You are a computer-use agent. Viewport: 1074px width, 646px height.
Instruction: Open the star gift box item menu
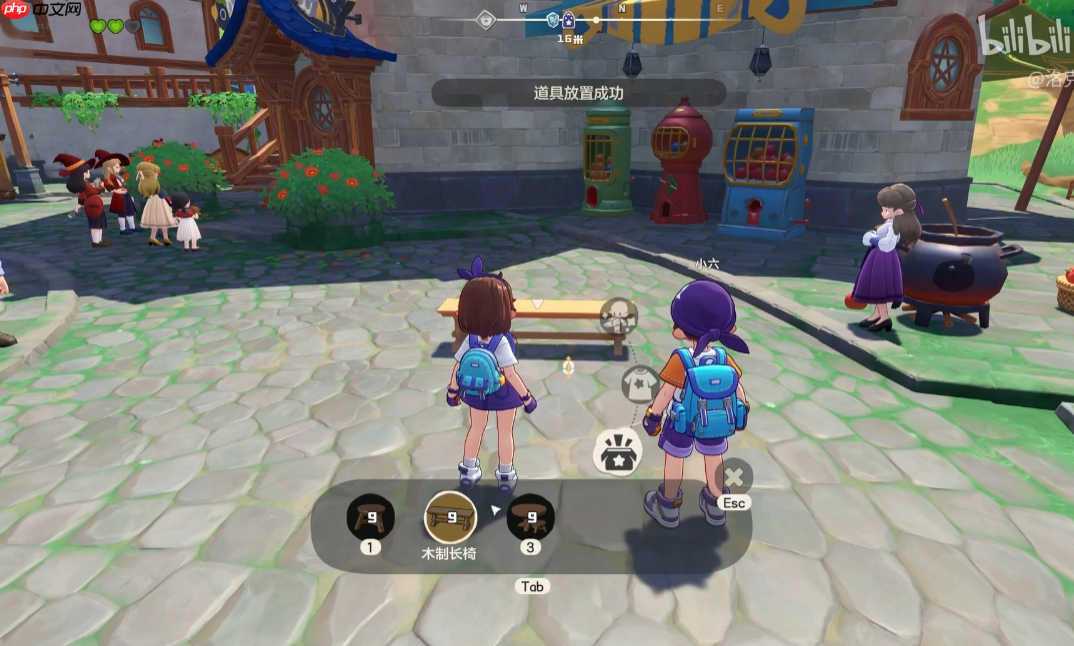(x=618, y=452)
